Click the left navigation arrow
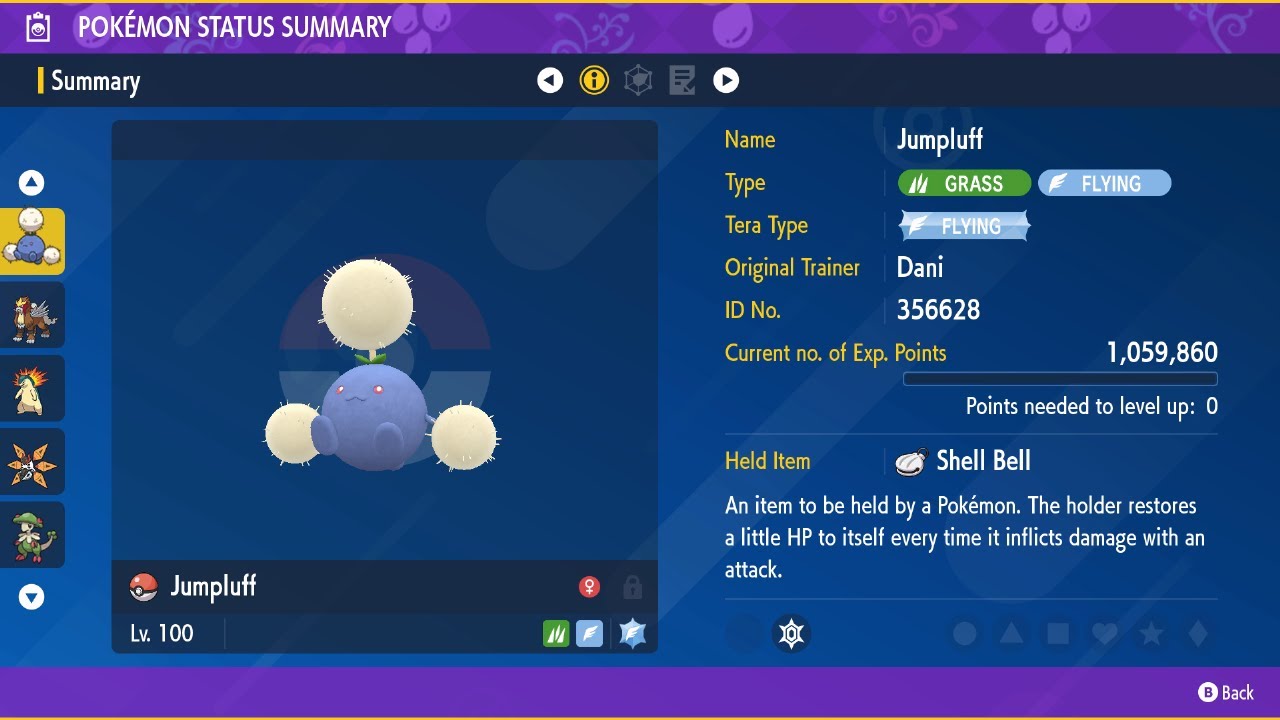Image resolution: width=1280 pixels, height=720 pixels. click(x=550, y=80)
